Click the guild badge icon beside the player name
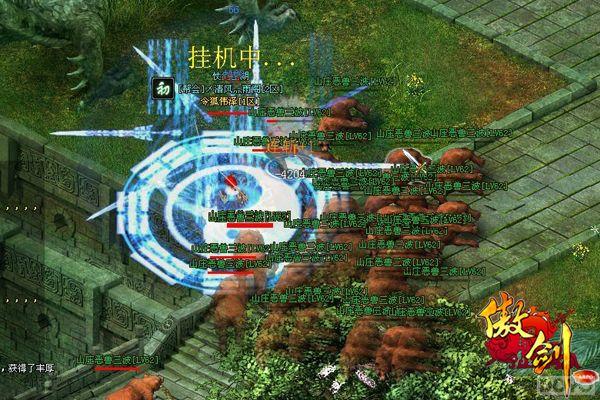The height and width of the screenshot is (400, 600). point(163,87)
